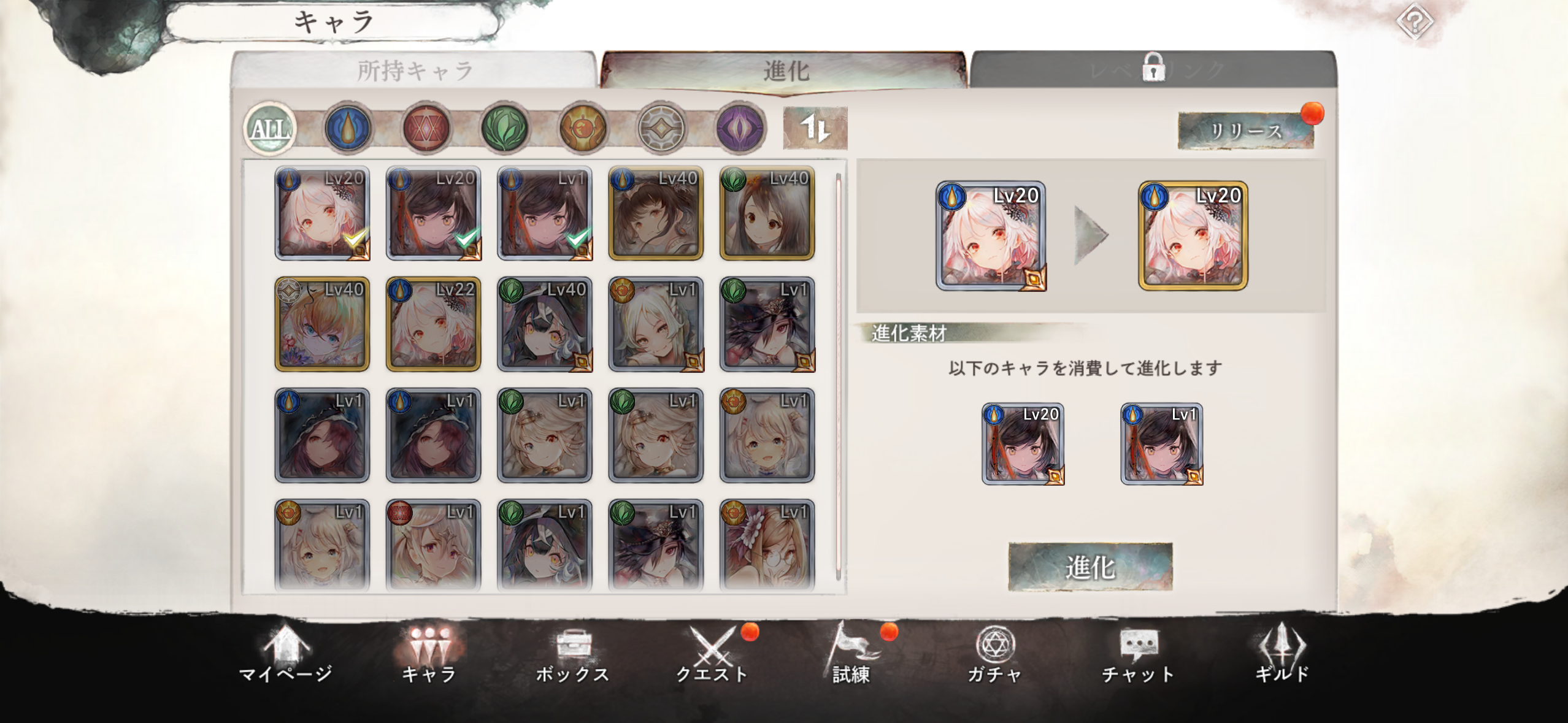This screenshot has height=723, width=1568.
Task: Open the リリース release panel
Action: [x=1245, y=131]
